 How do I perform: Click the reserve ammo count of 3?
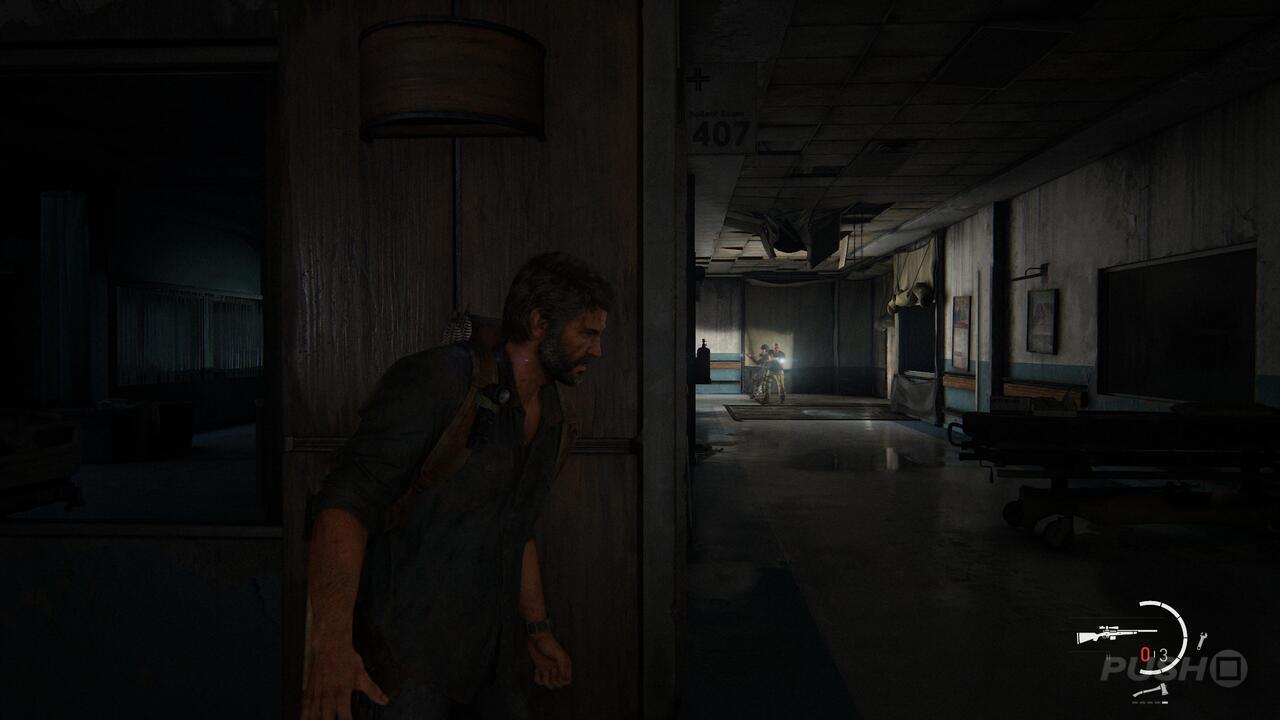1165,653
